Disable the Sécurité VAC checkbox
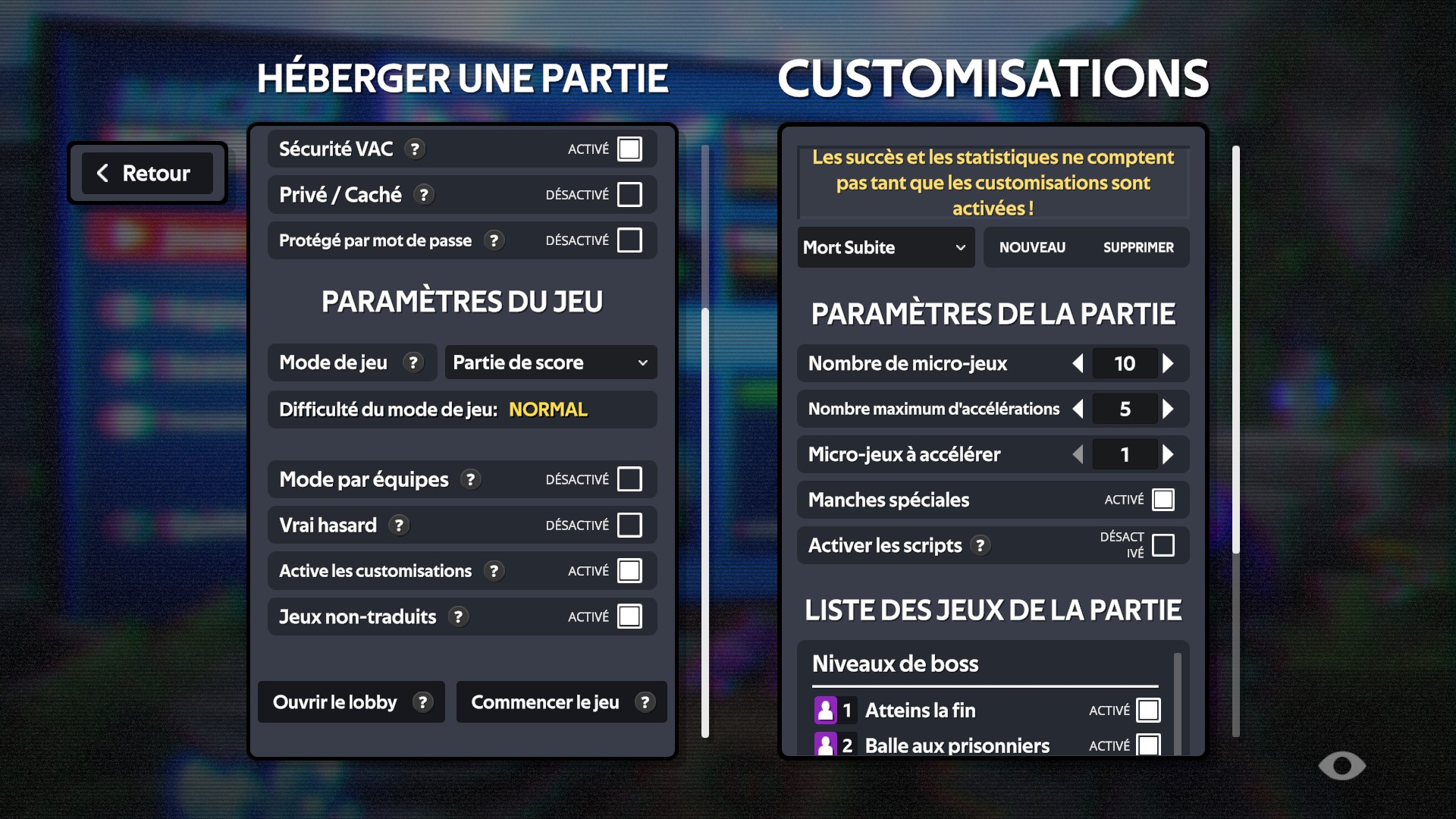The image size is (1456, 819). [630, 149]
